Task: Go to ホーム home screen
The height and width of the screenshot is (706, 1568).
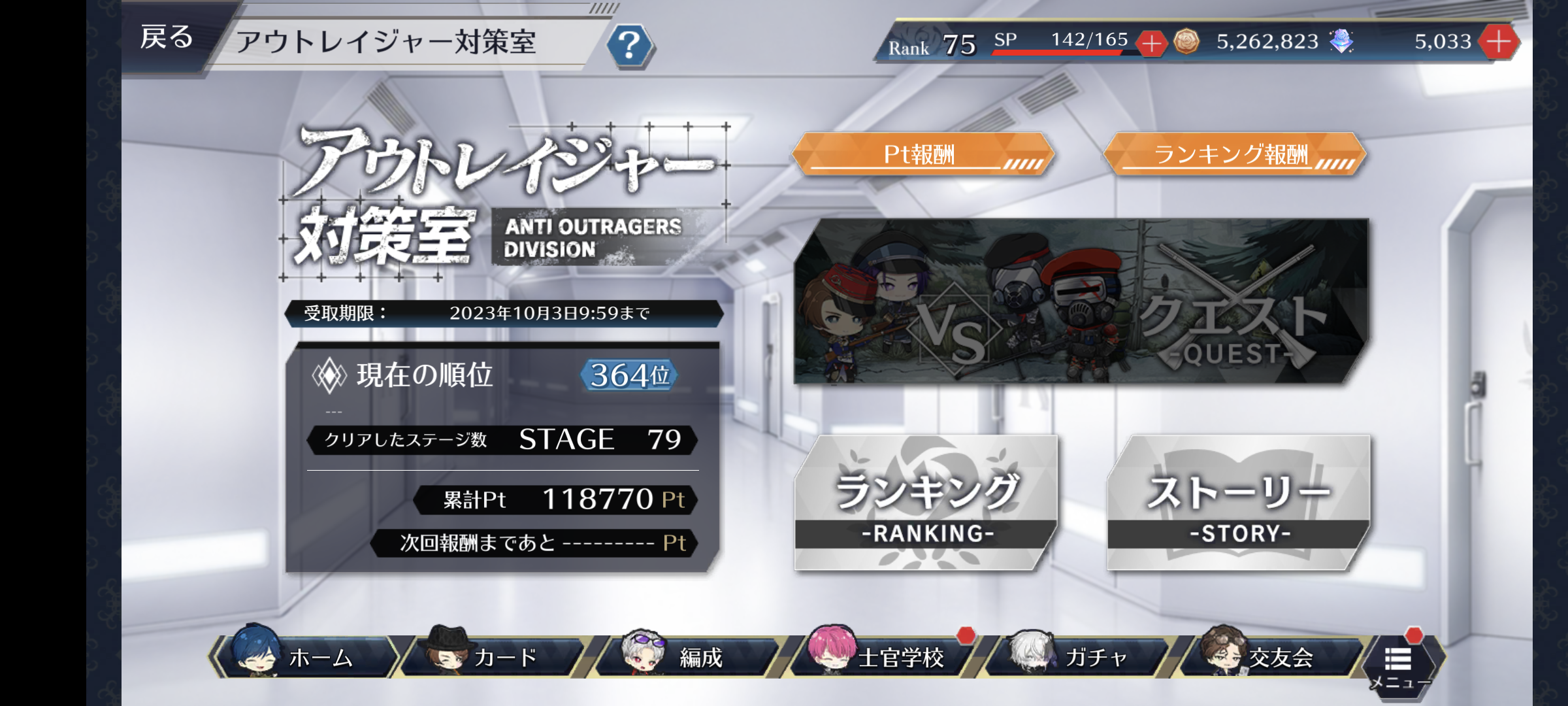Action: [306, 656]
